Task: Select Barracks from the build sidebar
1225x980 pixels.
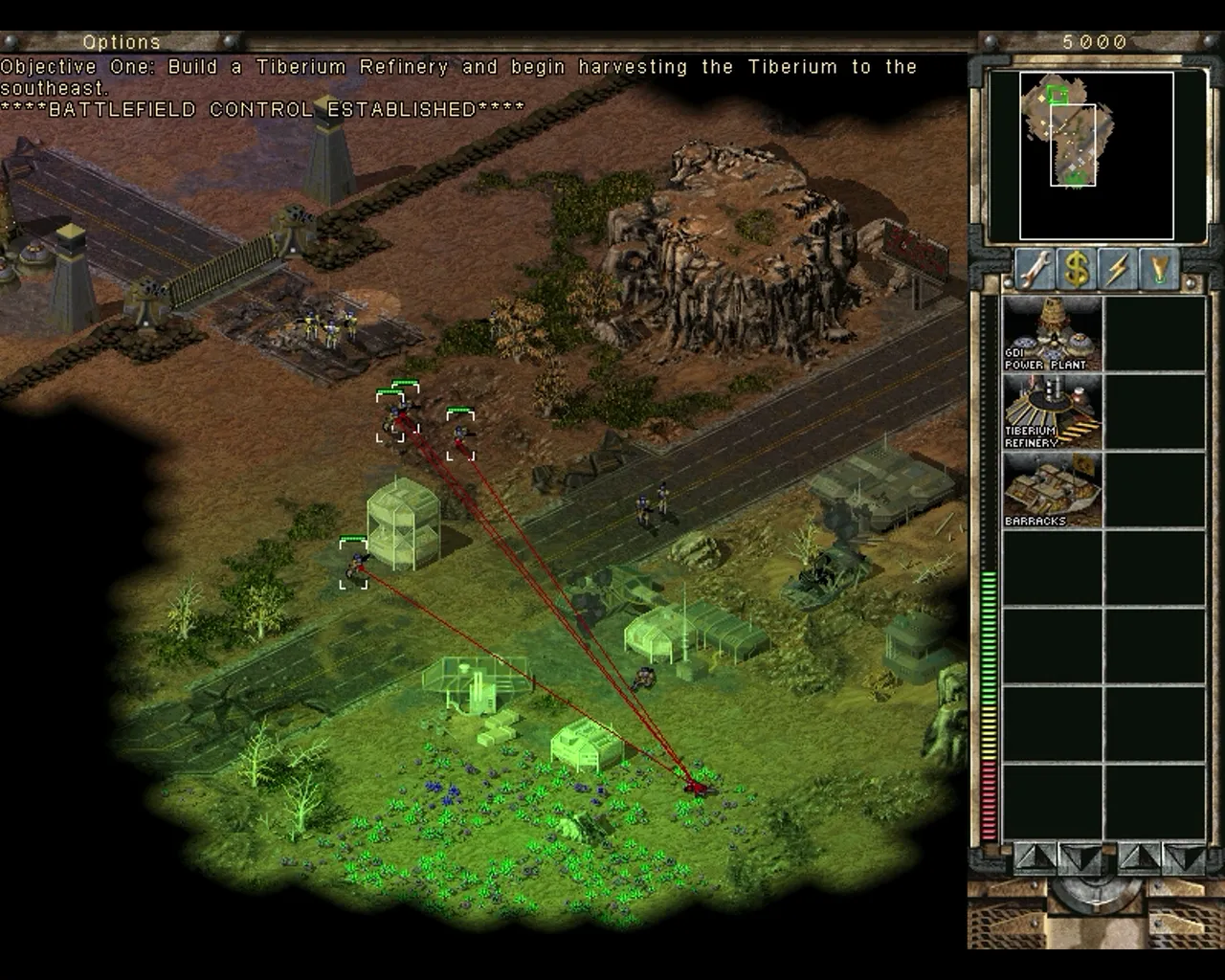Action: [x=1052, y=490]
